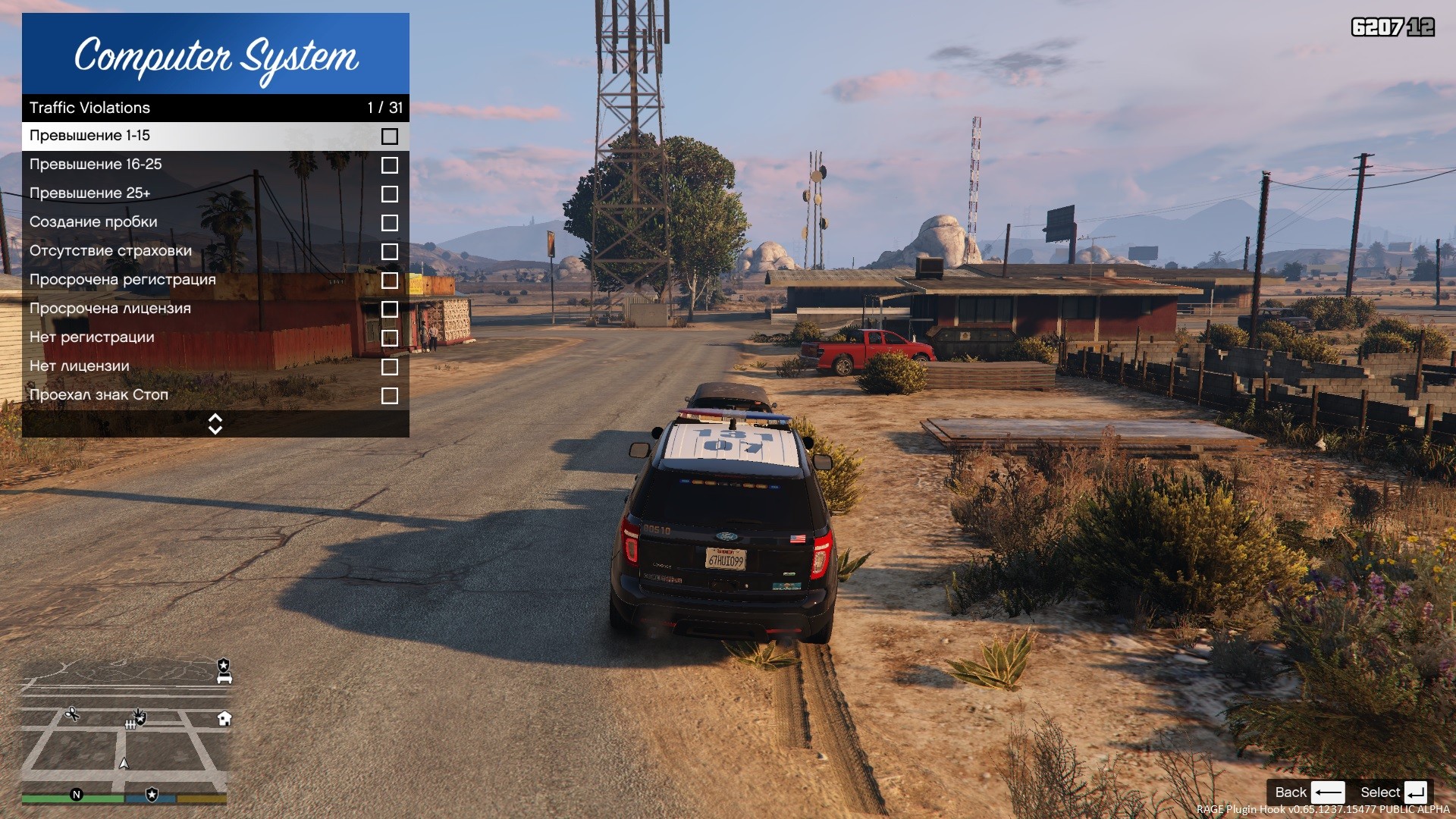Choose Просрочена регистрация from the list
1456x819 pixels.
point(215,280)
